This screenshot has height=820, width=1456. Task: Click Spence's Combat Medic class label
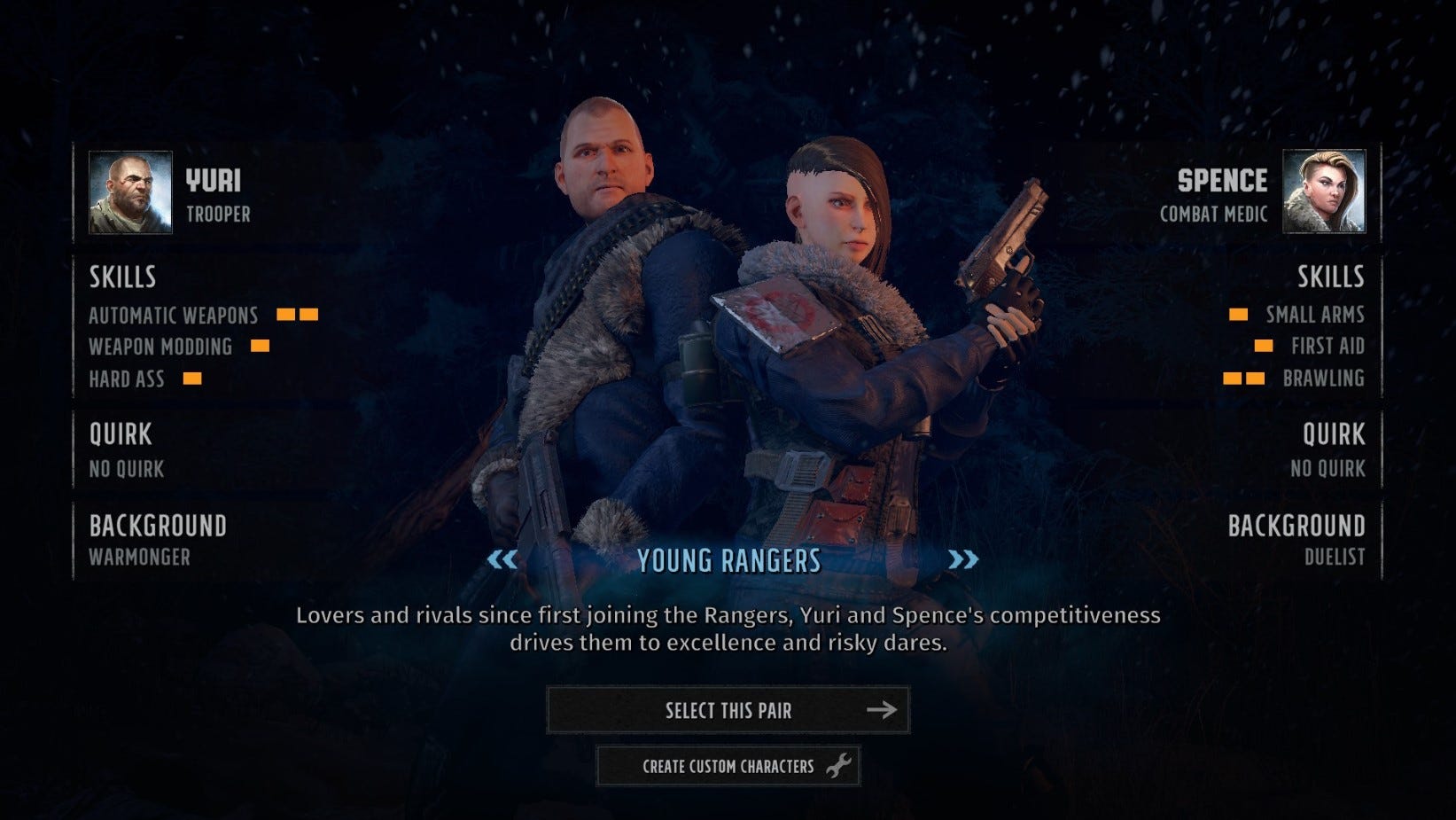click(x=1214, y=213)
